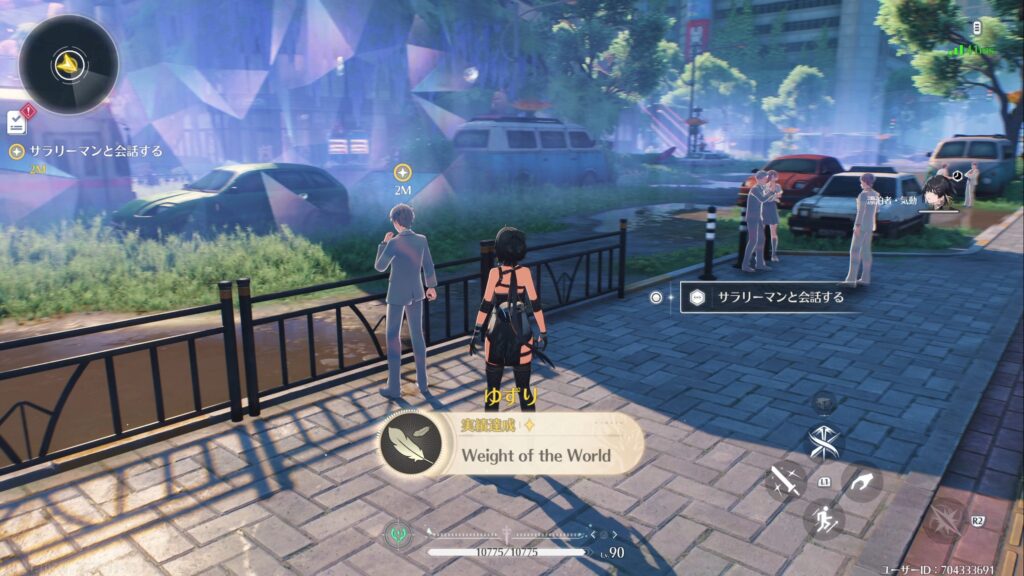Use the crossed-blades skill button
Image resolution: width=1024 pixels, height=576 pixels.
(x=825, y=443)
